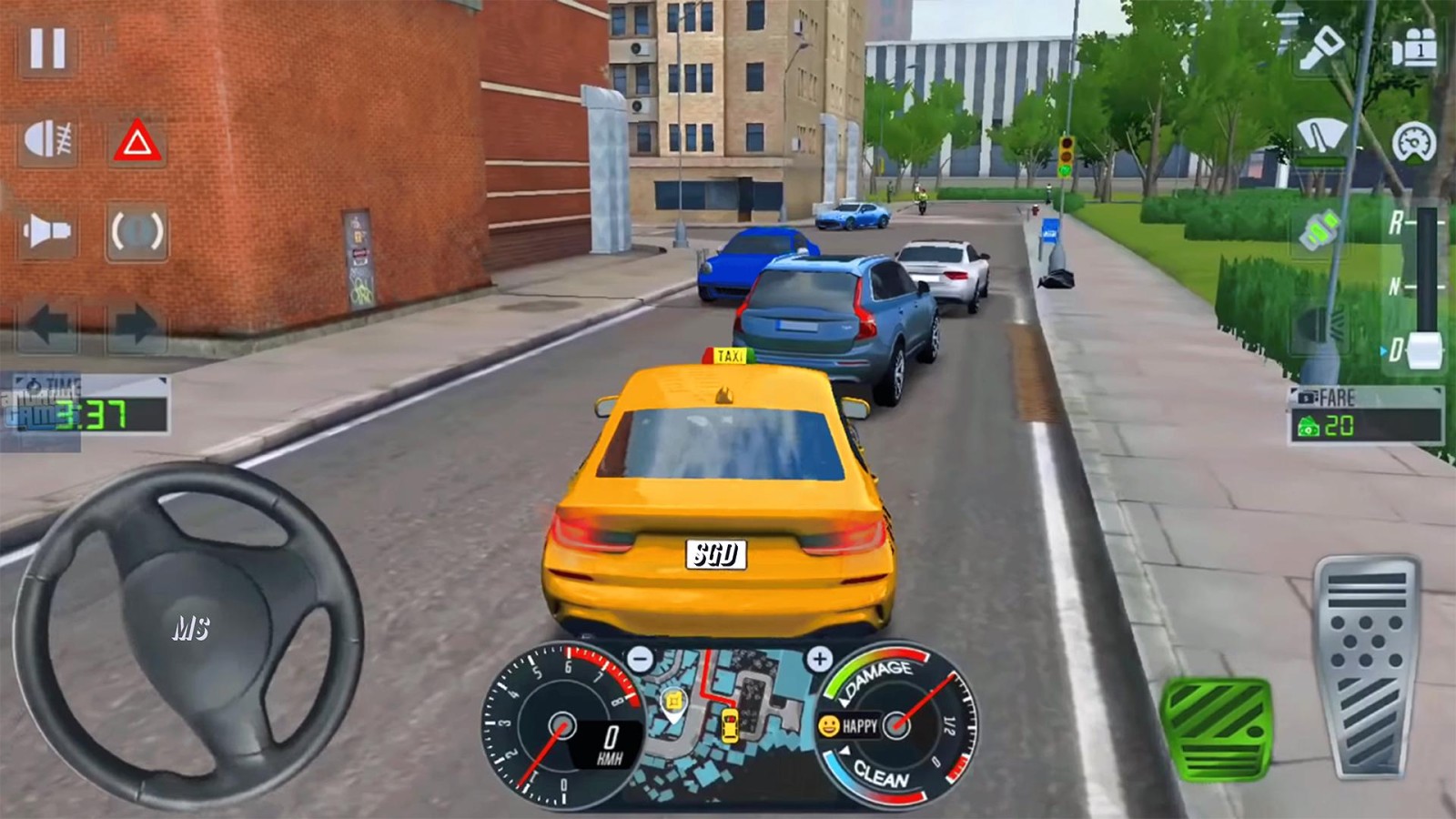Switch camera view with camera icon
Image resolution: width=1456 pixels, height=819 pixels.
pos(1414,47)
